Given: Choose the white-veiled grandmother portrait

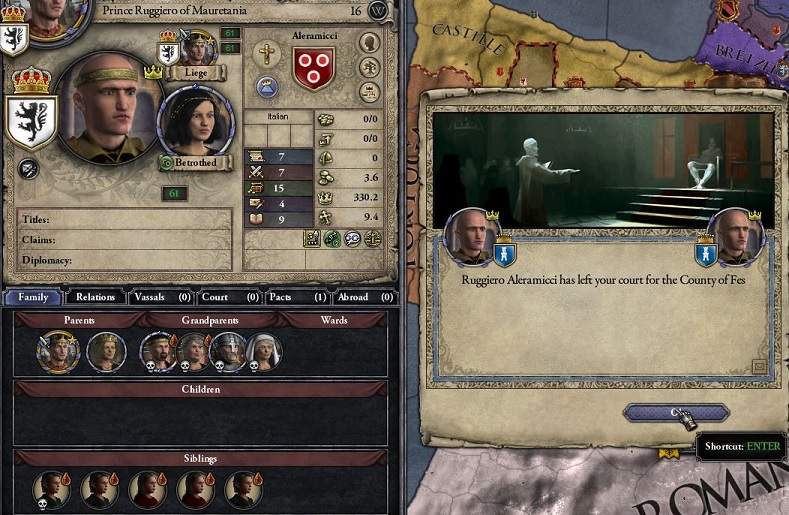Looking at the screenshot, I should tap(264, 351).
